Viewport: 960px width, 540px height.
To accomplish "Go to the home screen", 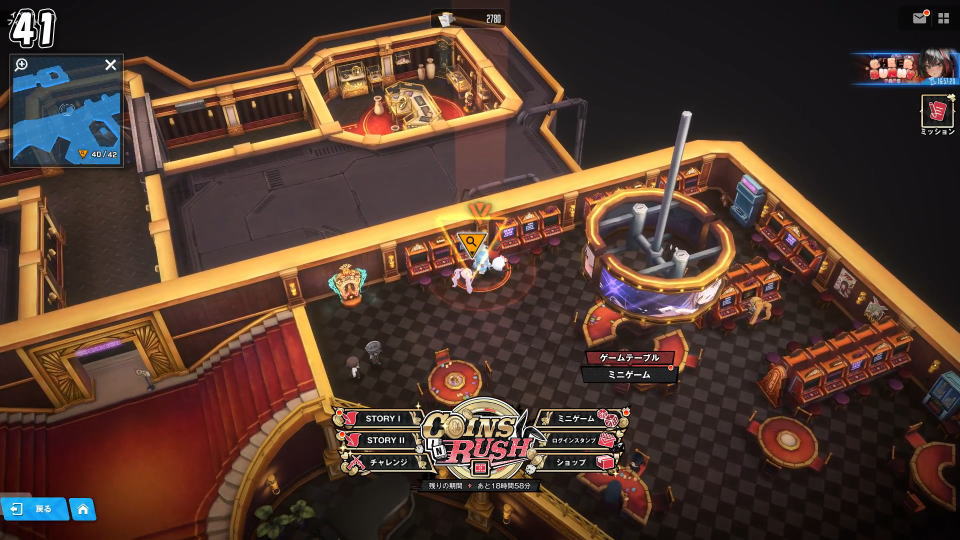I will pyautogui.click(x=83, y=509).
